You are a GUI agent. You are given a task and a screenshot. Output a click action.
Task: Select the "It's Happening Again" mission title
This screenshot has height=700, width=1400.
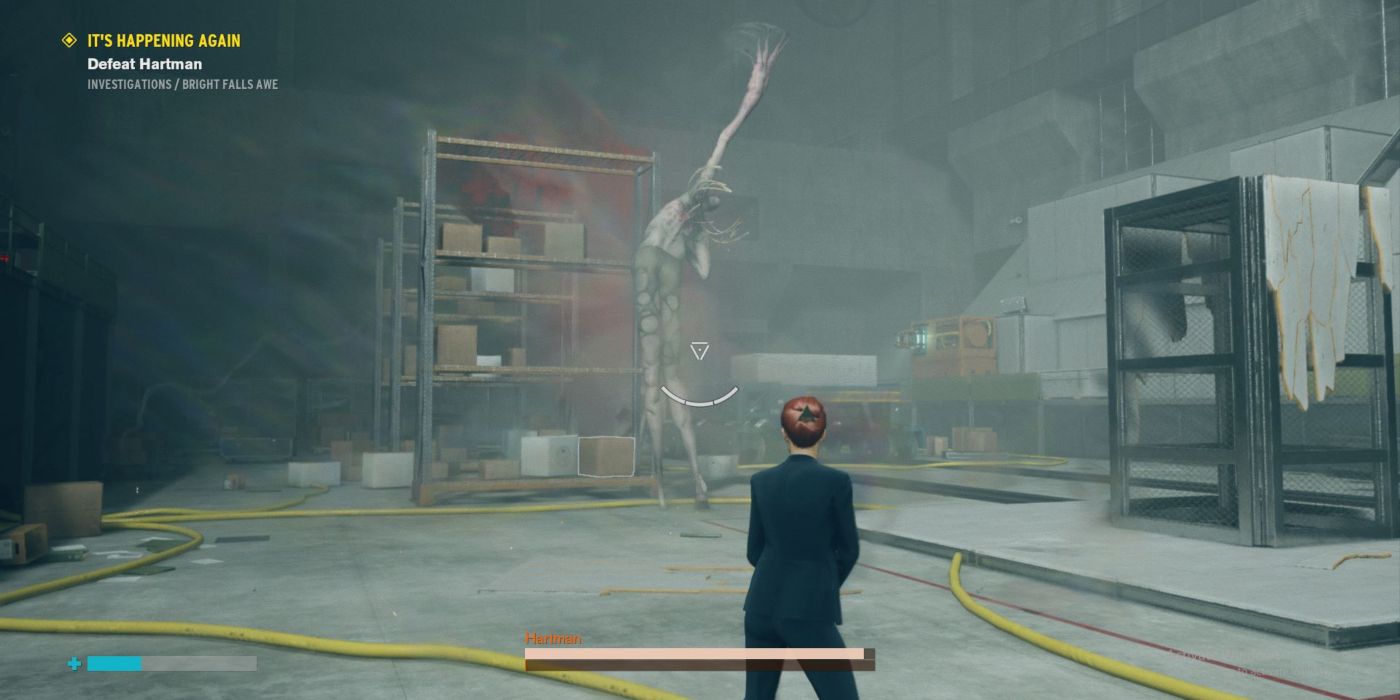click(164, 41)
